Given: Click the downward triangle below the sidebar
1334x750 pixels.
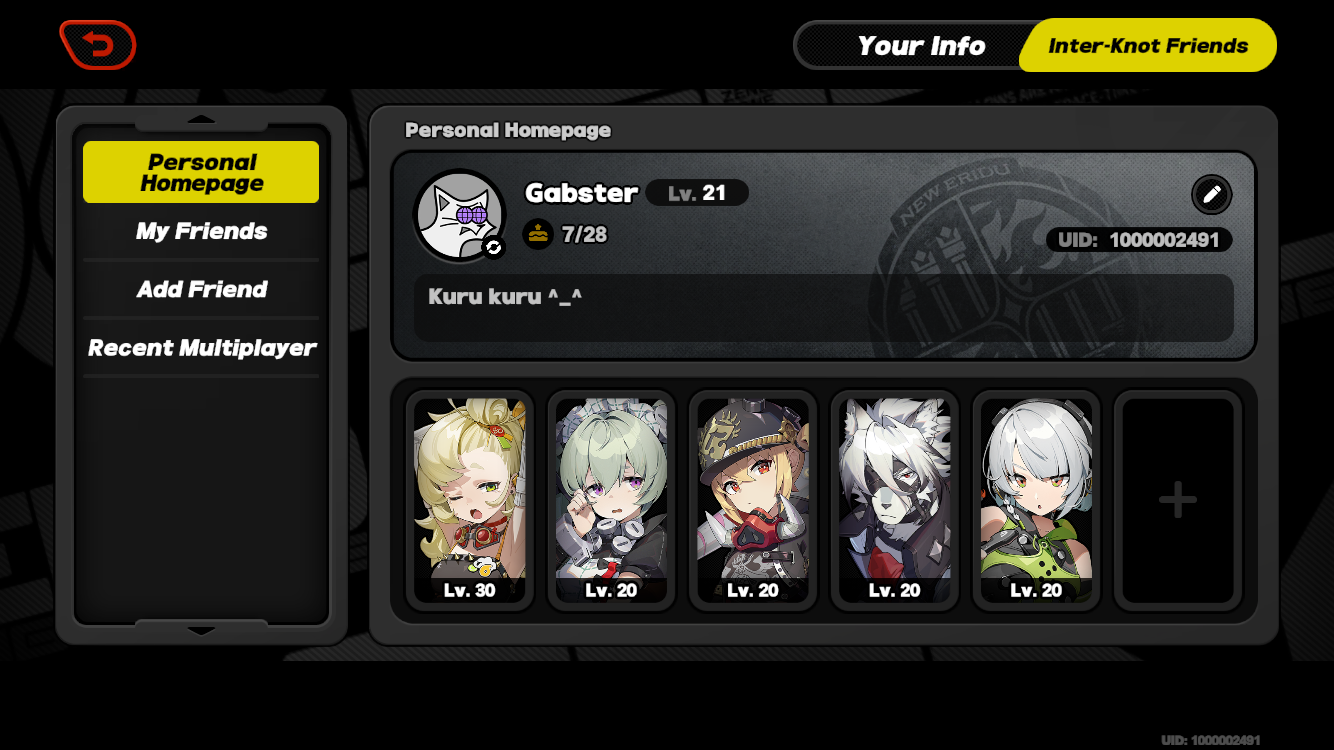Looking at the screenshot, I should [x=201, y=632].
